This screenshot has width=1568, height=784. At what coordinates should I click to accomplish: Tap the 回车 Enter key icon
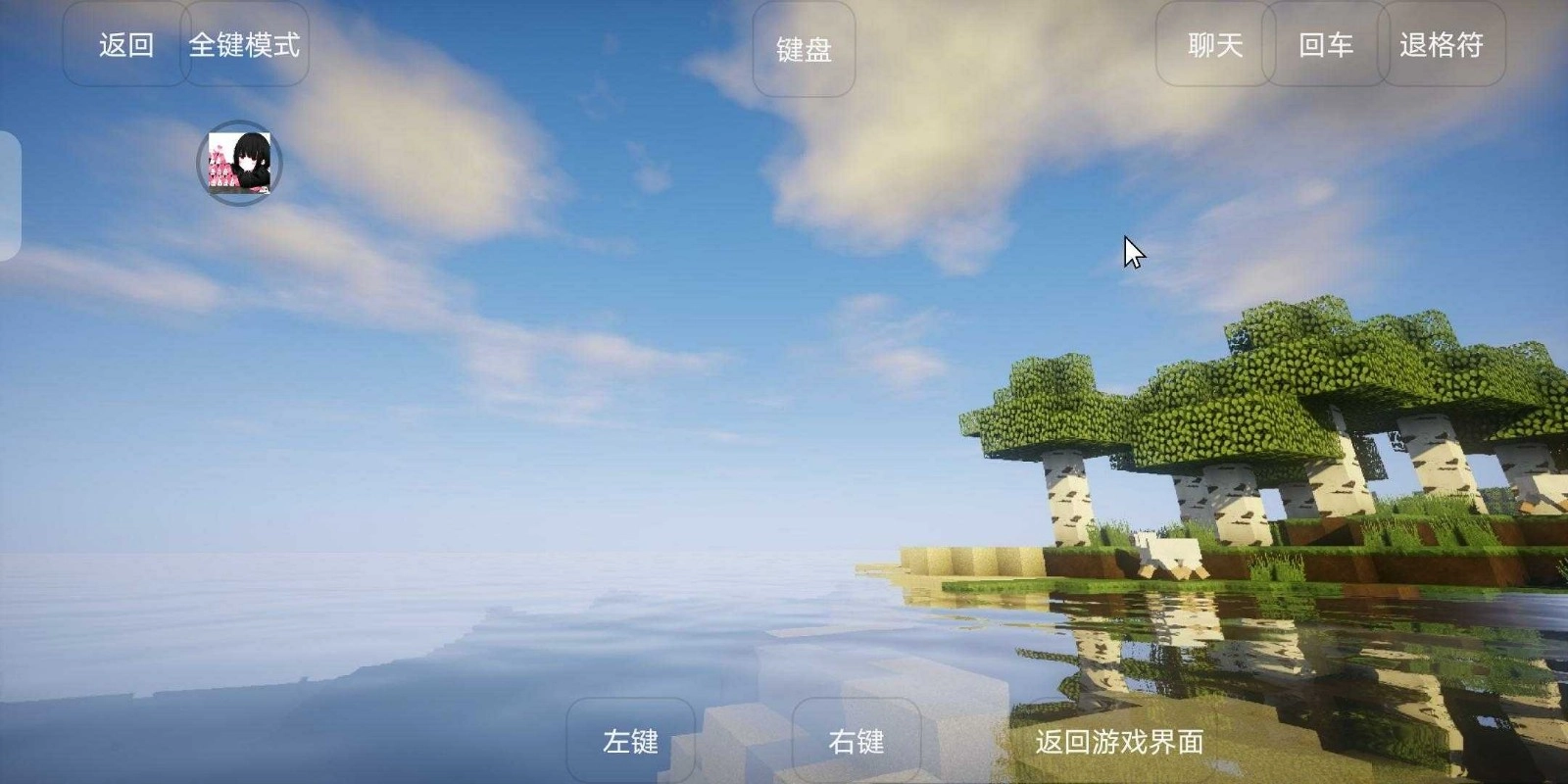point(1326,46)
